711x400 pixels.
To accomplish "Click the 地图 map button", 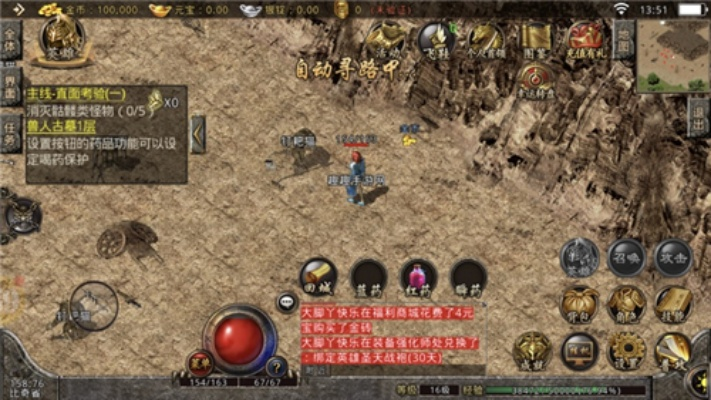I will (x=623, y=42).
